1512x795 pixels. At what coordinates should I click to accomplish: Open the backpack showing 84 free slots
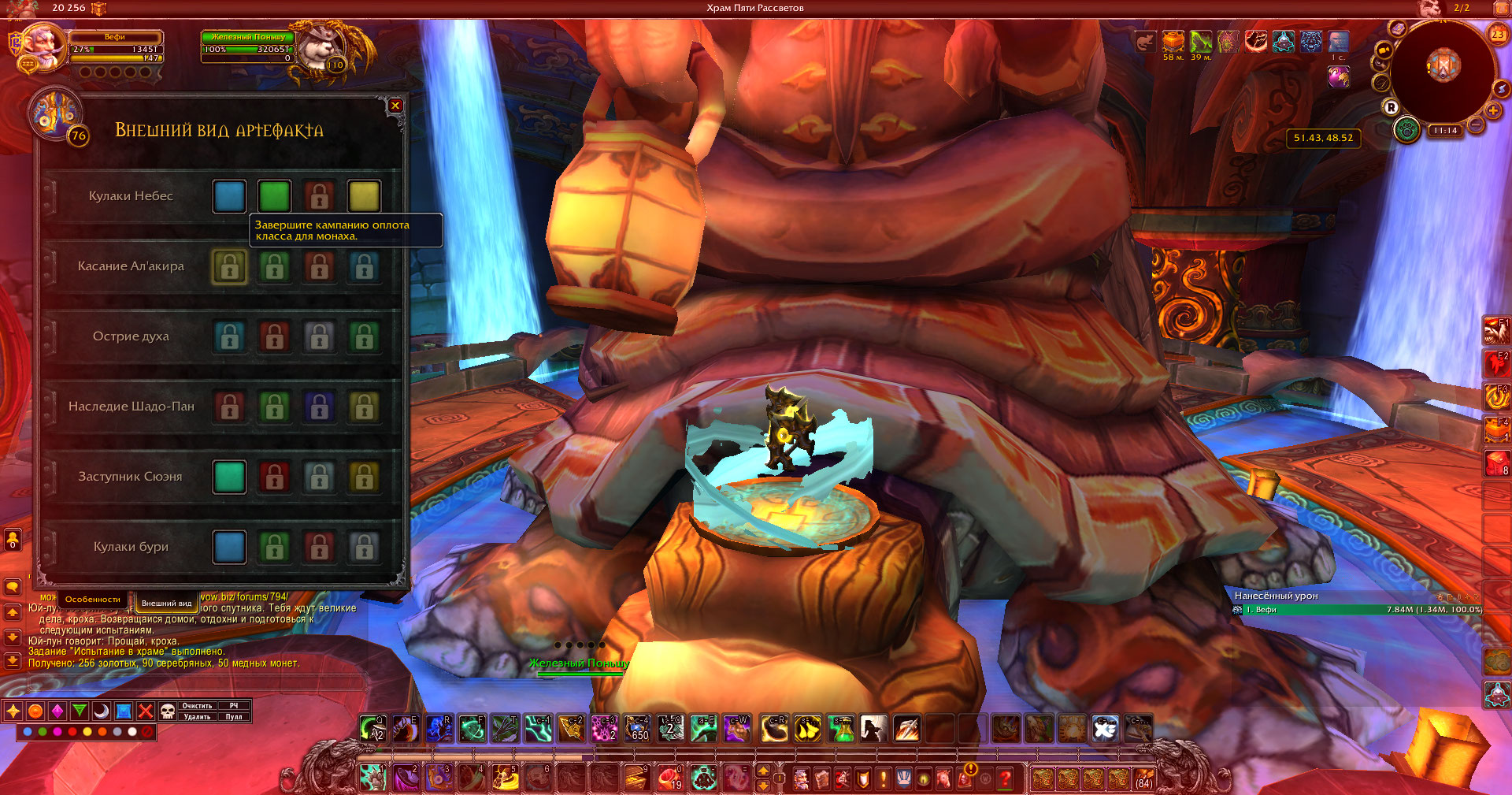tap(1143, 778)
